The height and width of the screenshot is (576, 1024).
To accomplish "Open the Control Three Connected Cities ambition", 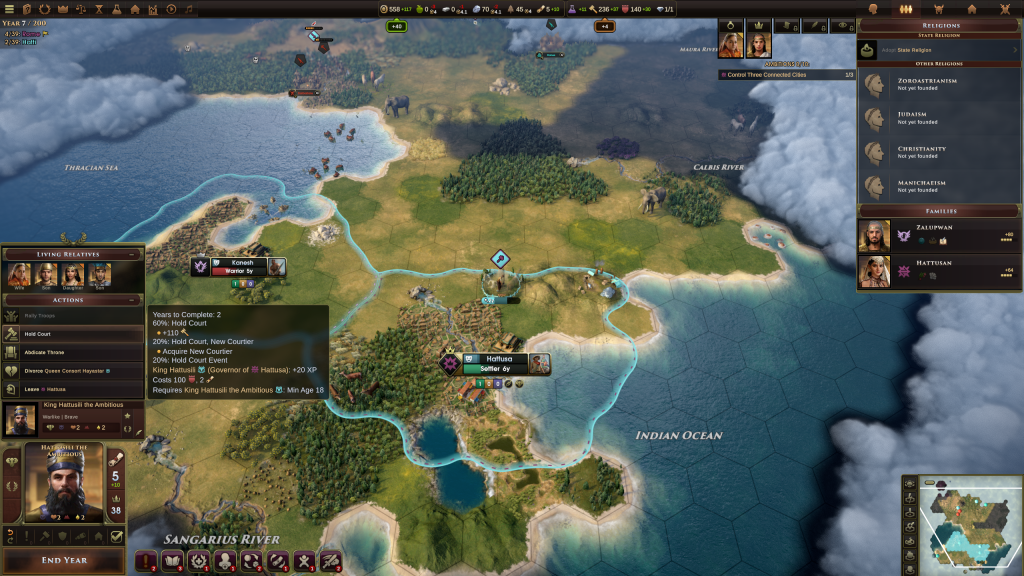I will [786, 75].
